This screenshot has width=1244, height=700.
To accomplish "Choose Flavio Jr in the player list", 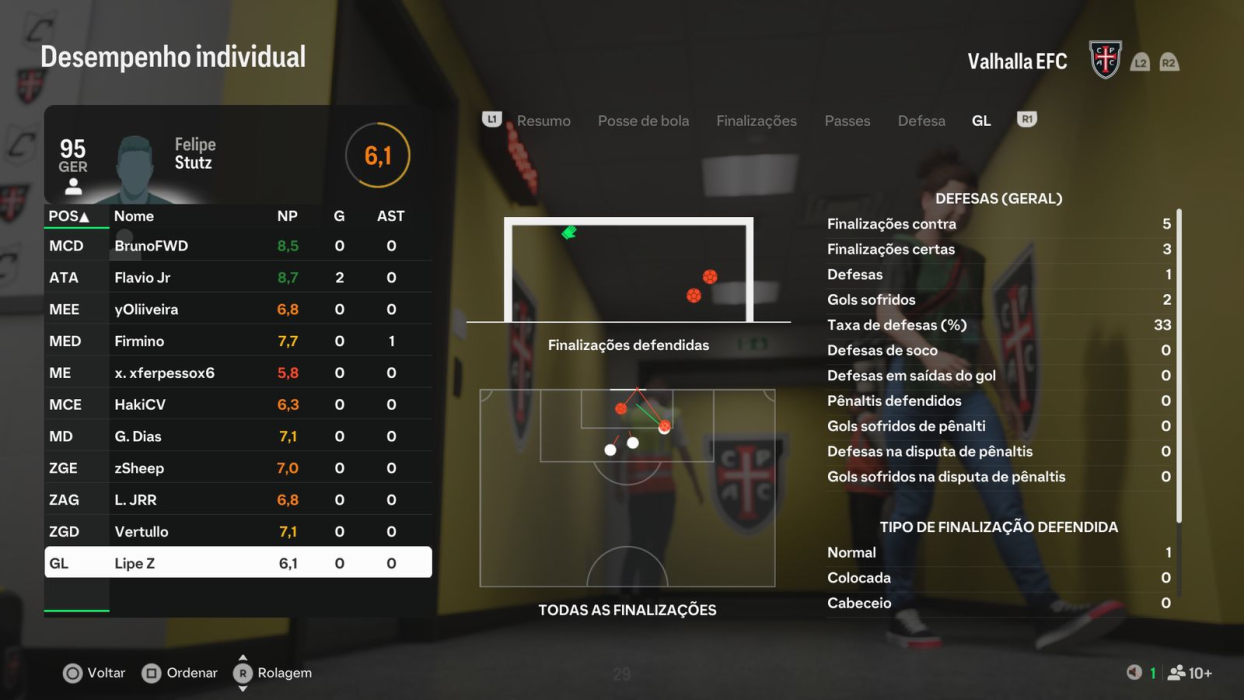I will coord(238,278).
